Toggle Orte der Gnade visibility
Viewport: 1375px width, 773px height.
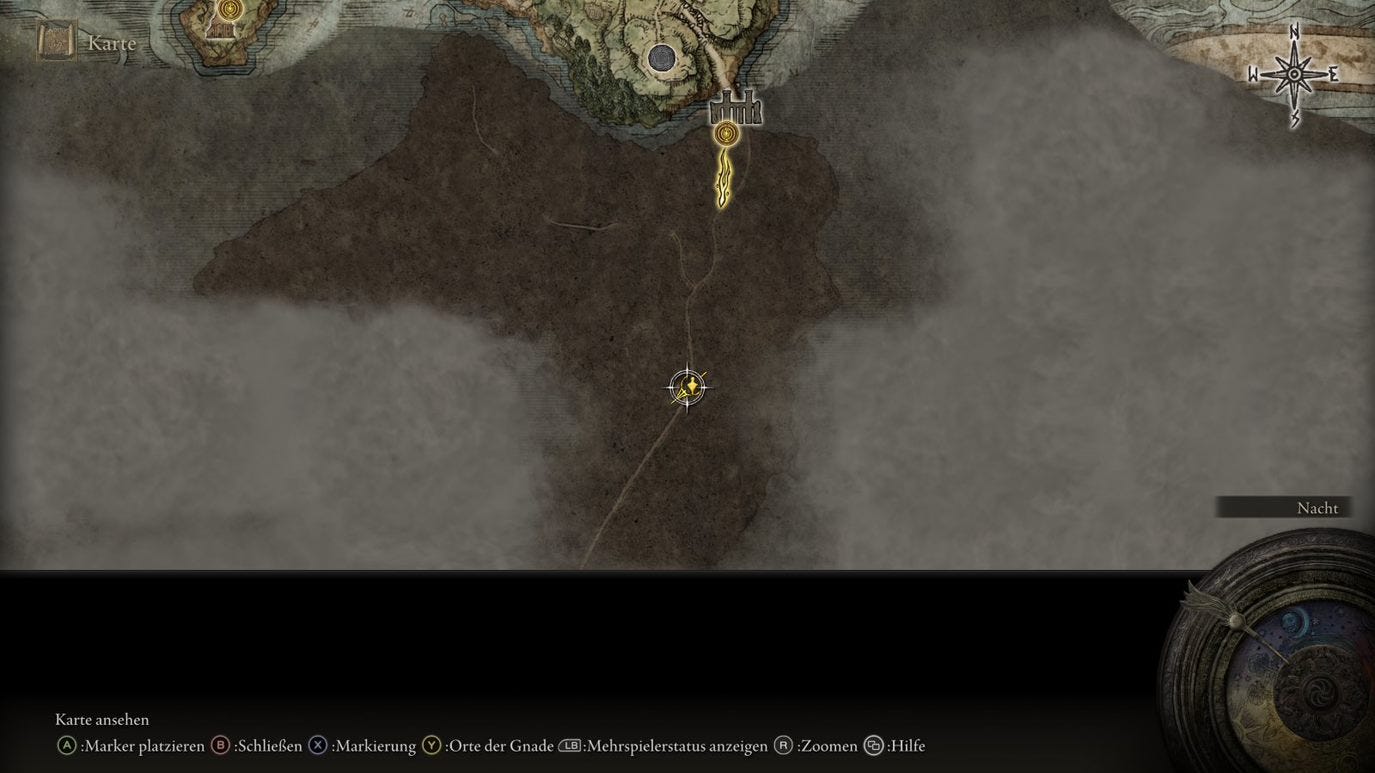502,745
